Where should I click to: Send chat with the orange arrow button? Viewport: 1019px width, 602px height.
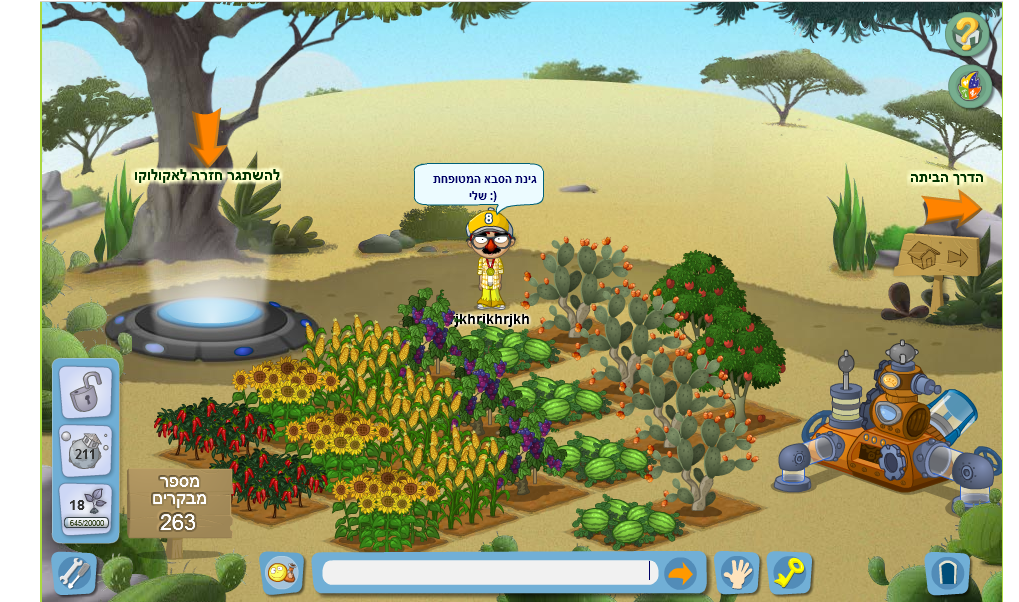pos(680,573)
